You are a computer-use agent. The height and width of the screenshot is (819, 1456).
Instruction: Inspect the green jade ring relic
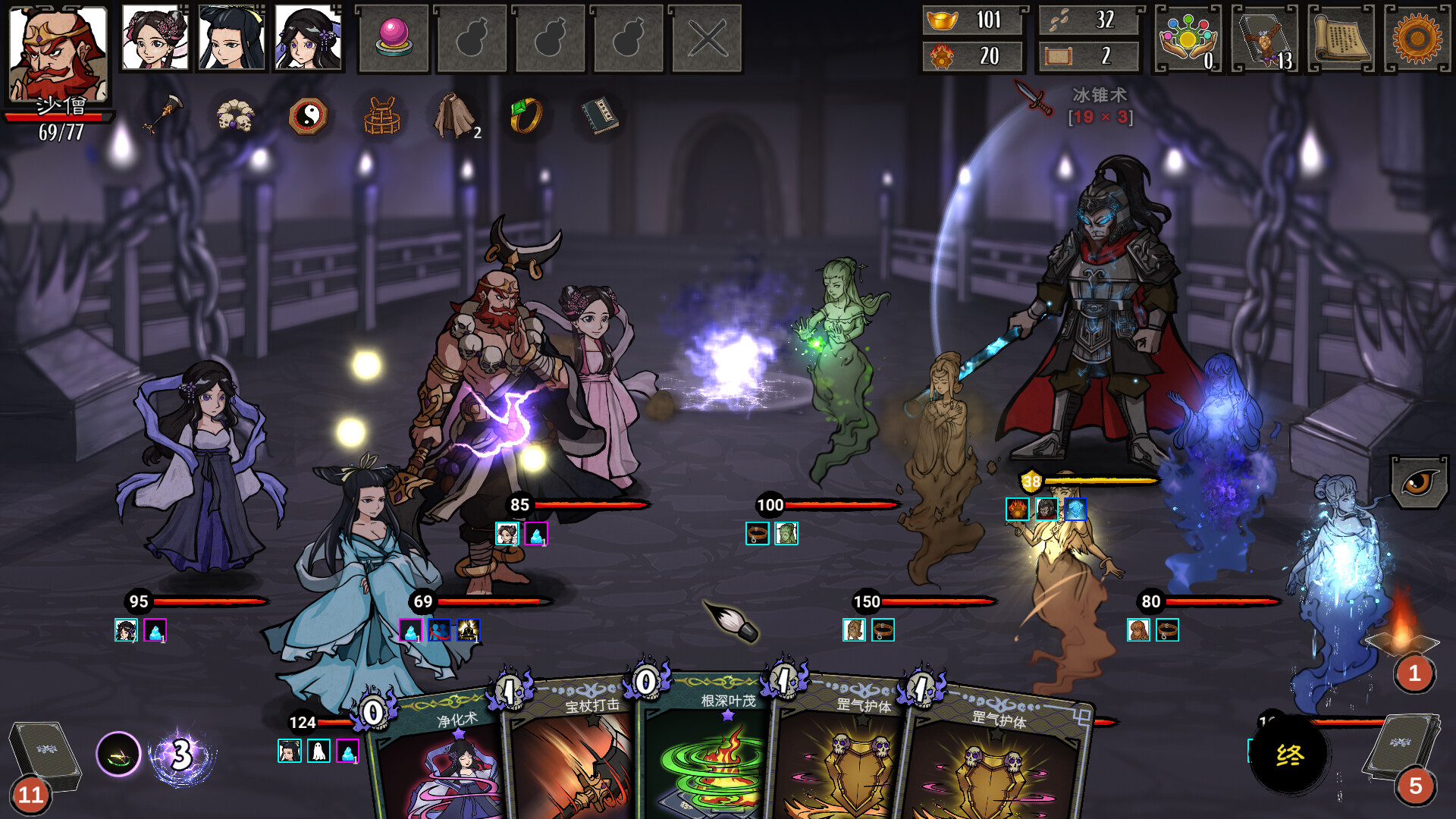click(526, 116)
